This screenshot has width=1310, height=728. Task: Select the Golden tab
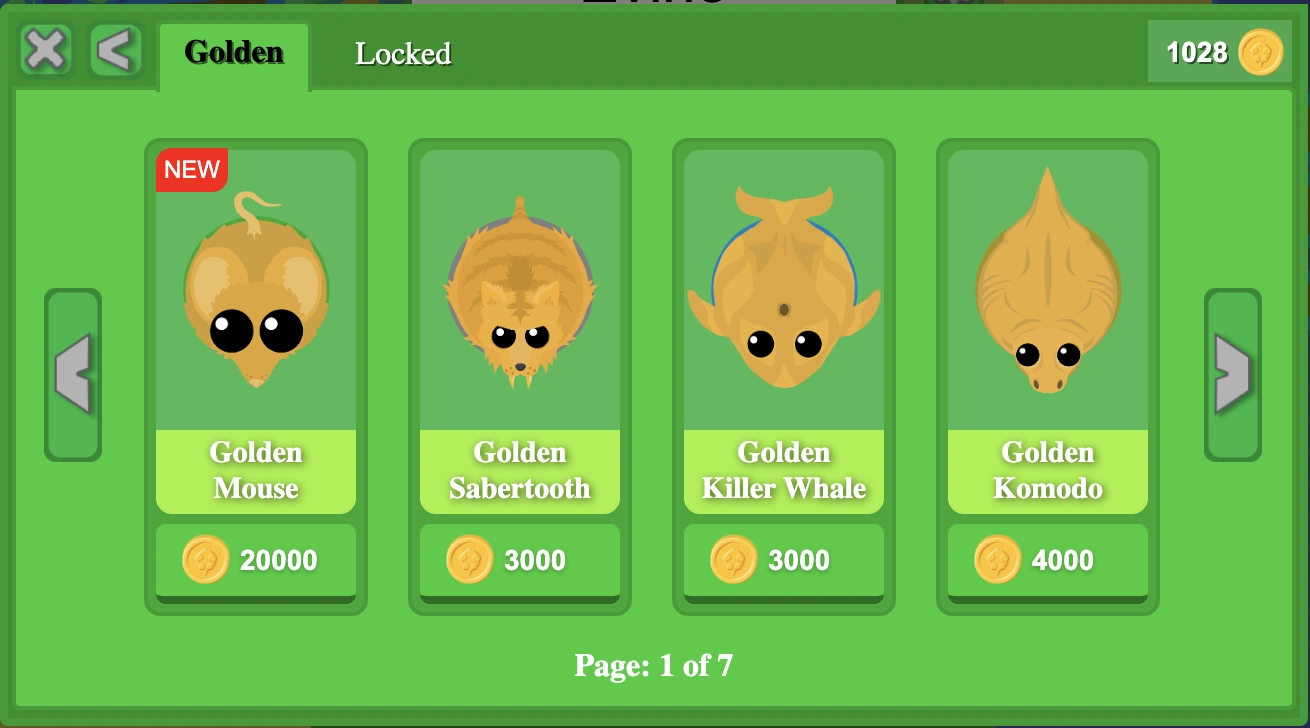coord(233,54)
